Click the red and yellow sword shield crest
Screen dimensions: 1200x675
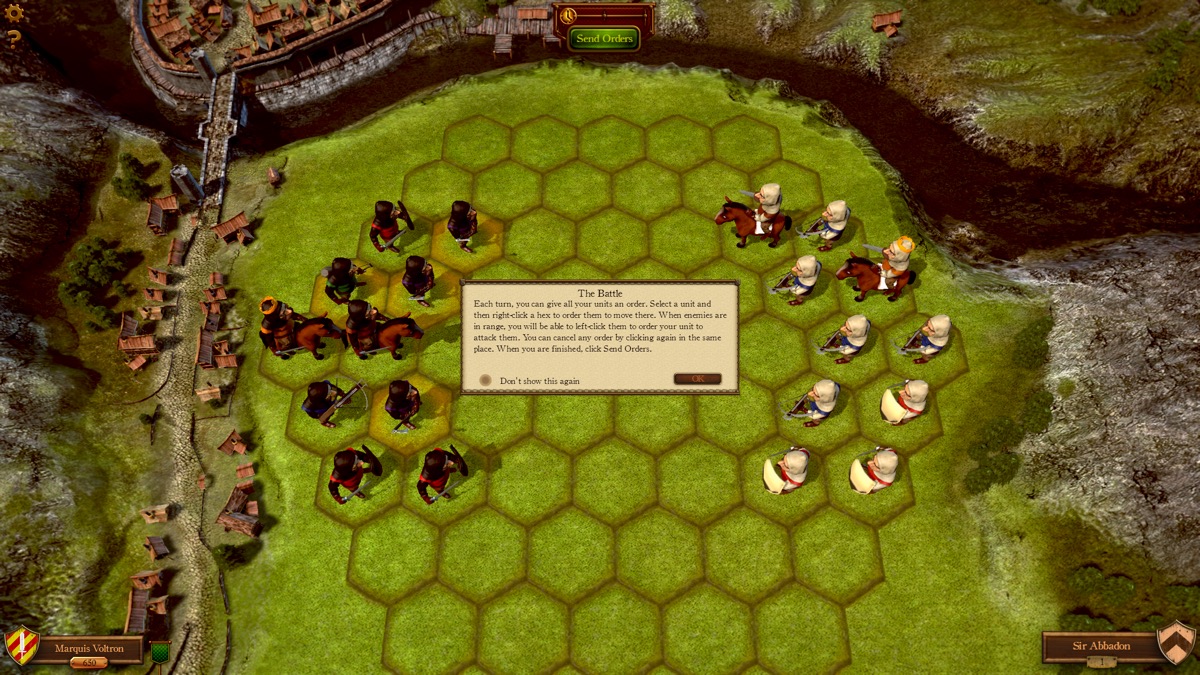(21, 645)
